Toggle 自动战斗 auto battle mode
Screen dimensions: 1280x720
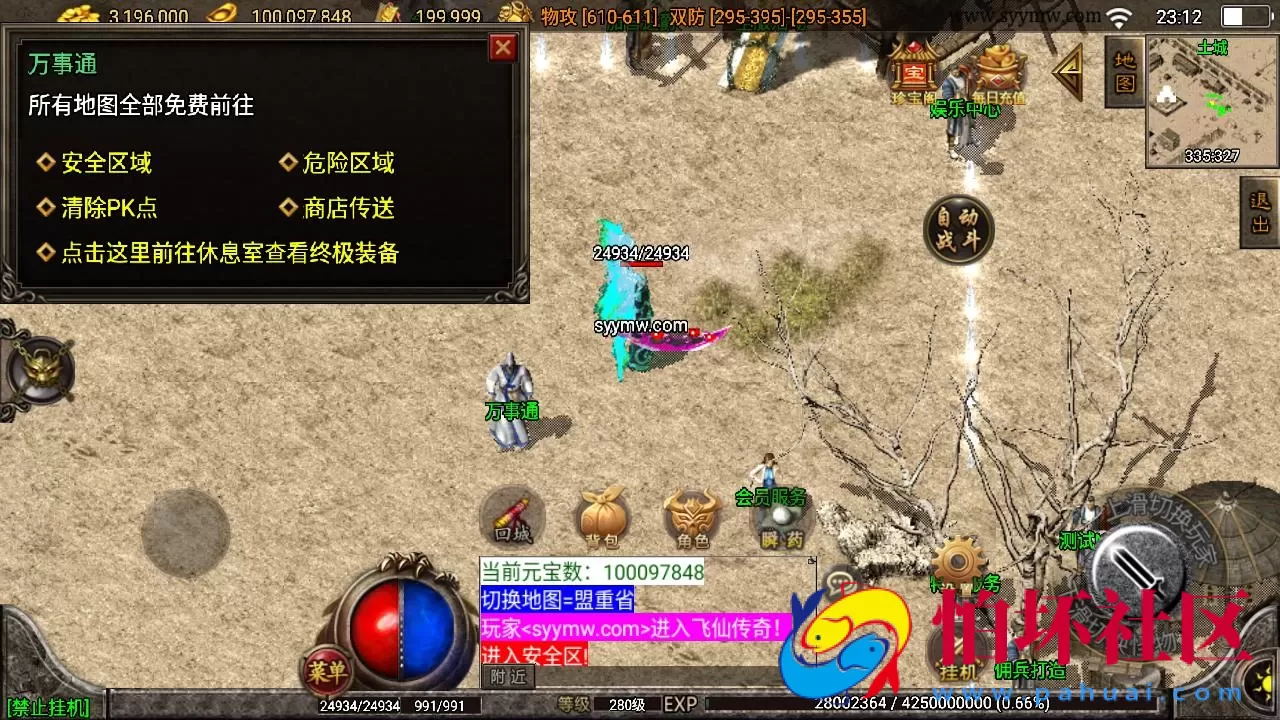[x=958, y=230]
